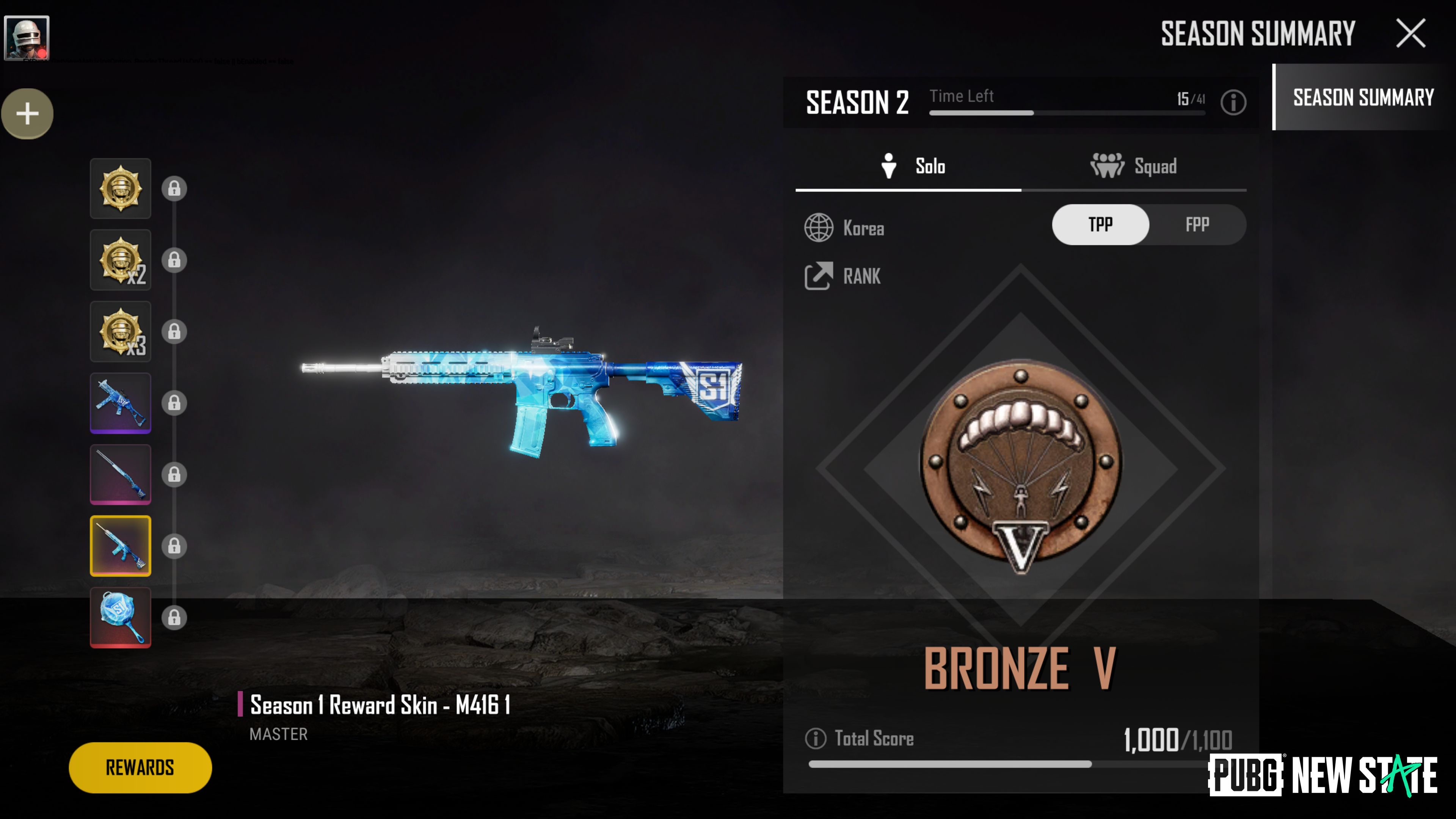Open the Korea region selector
1456x819 pixels.
844,228
